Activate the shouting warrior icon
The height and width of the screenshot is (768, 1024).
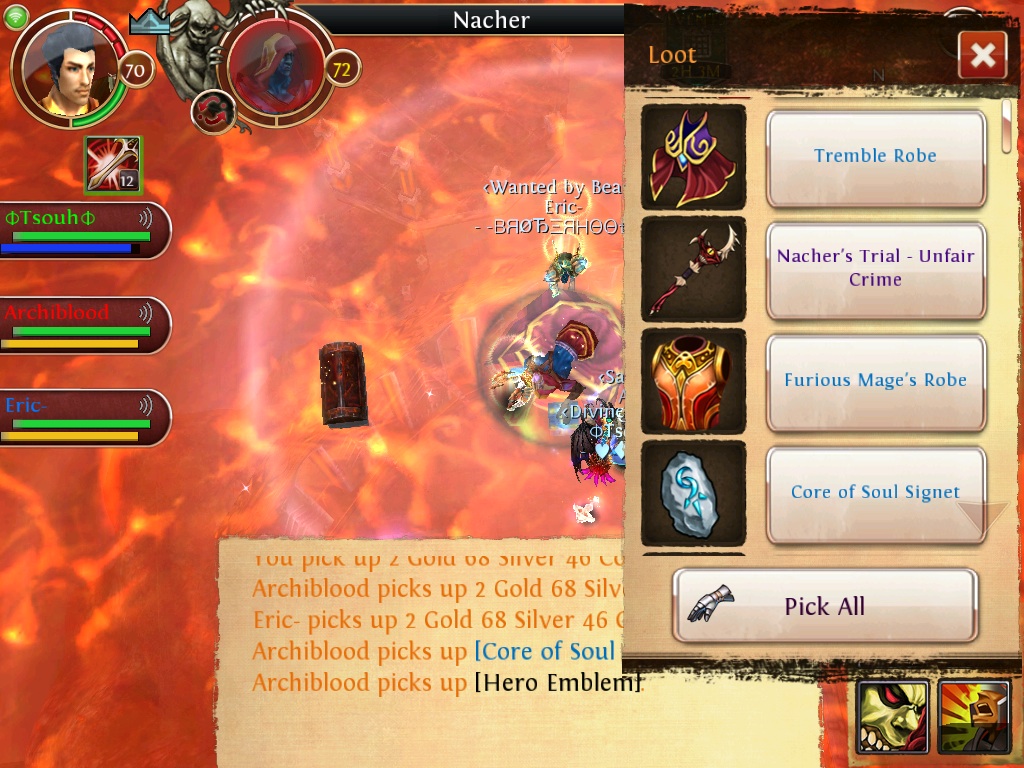974,717
